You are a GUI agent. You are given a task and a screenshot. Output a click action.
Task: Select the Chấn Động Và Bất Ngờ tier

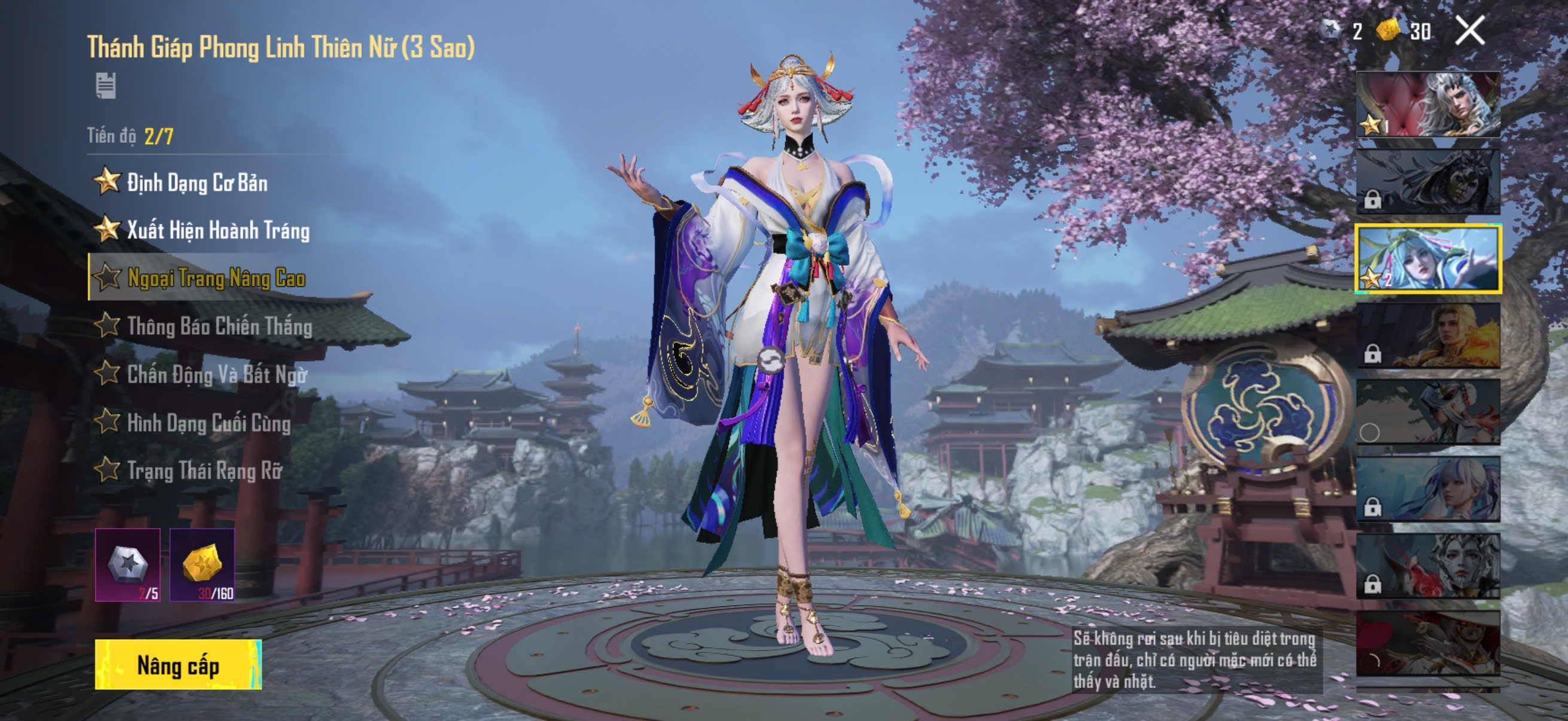[216, 374]
